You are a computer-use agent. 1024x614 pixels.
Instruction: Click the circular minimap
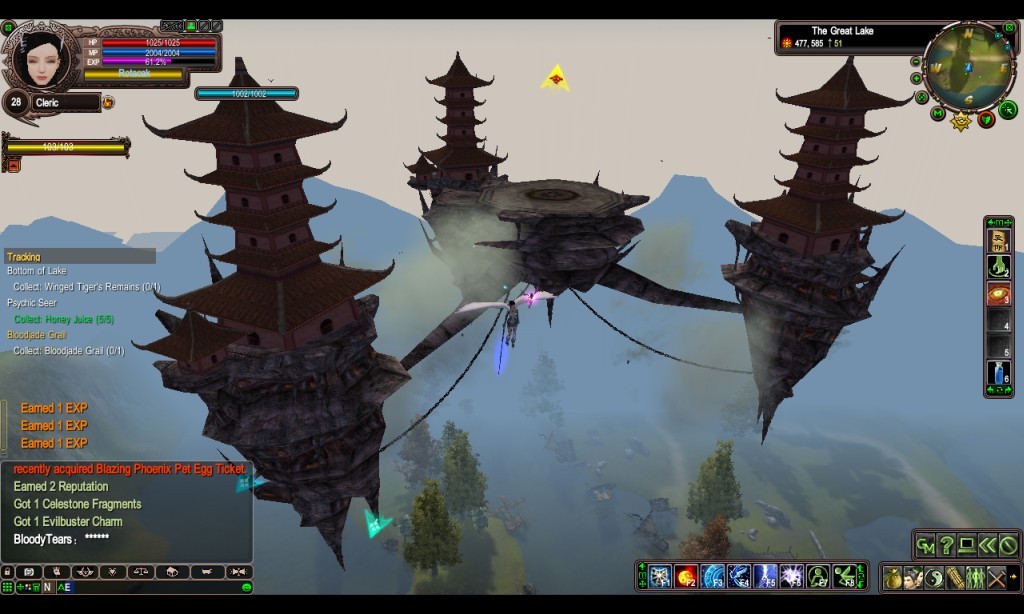click(968, 68)
